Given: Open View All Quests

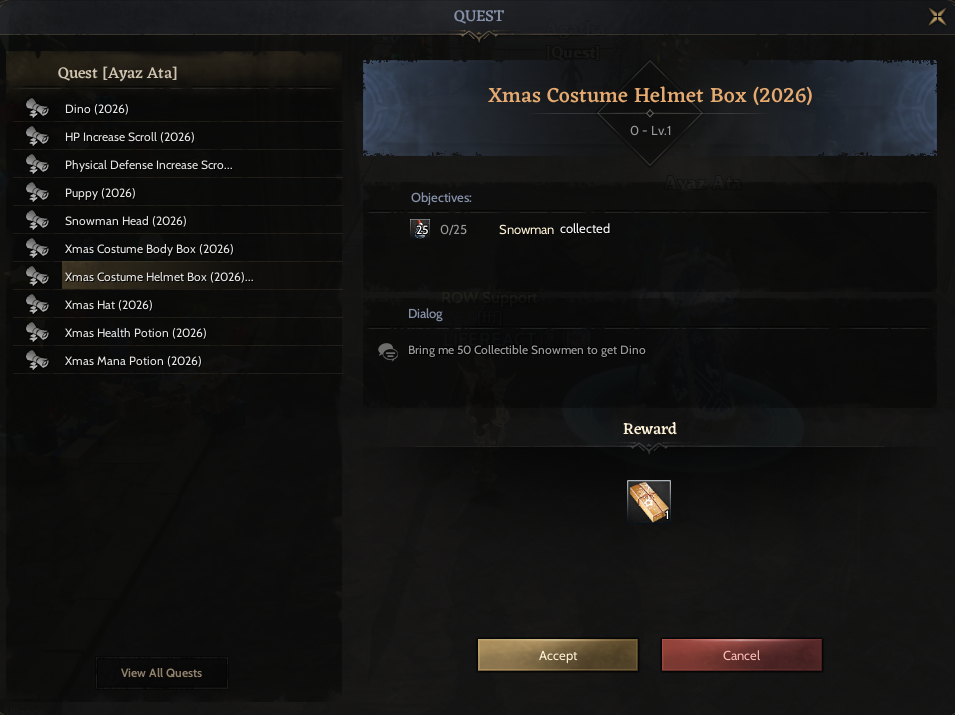Looking at the screenshot, I should (161, 673).
